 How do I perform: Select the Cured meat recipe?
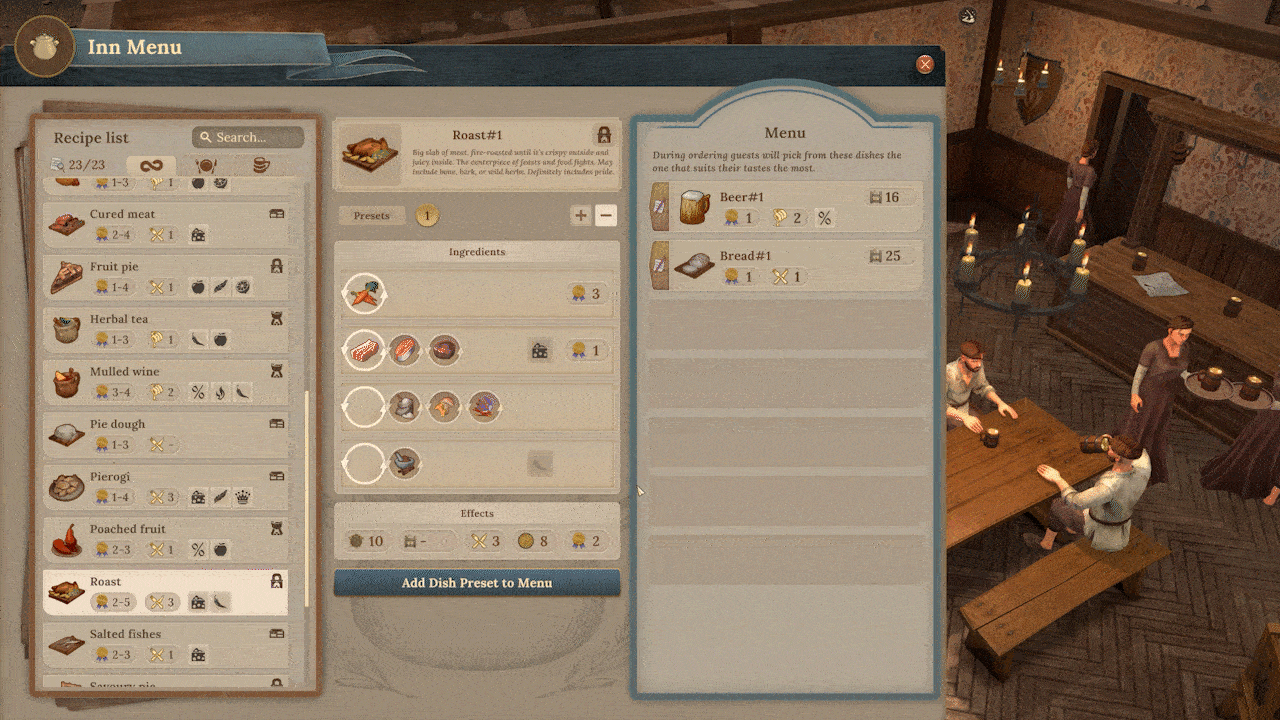coord(166,224)
